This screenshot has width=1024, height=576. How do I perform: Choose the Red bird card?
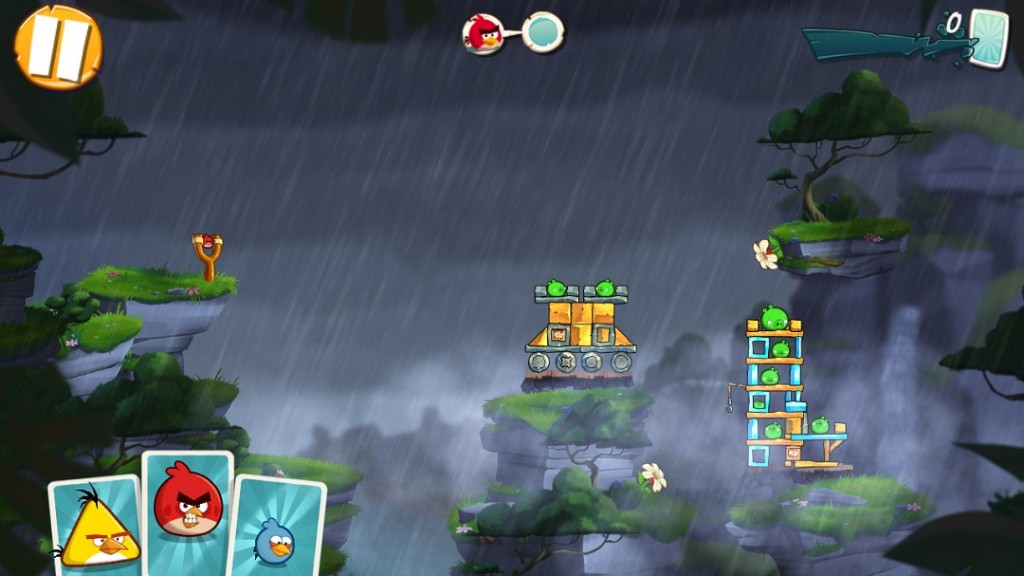(188, 508)
